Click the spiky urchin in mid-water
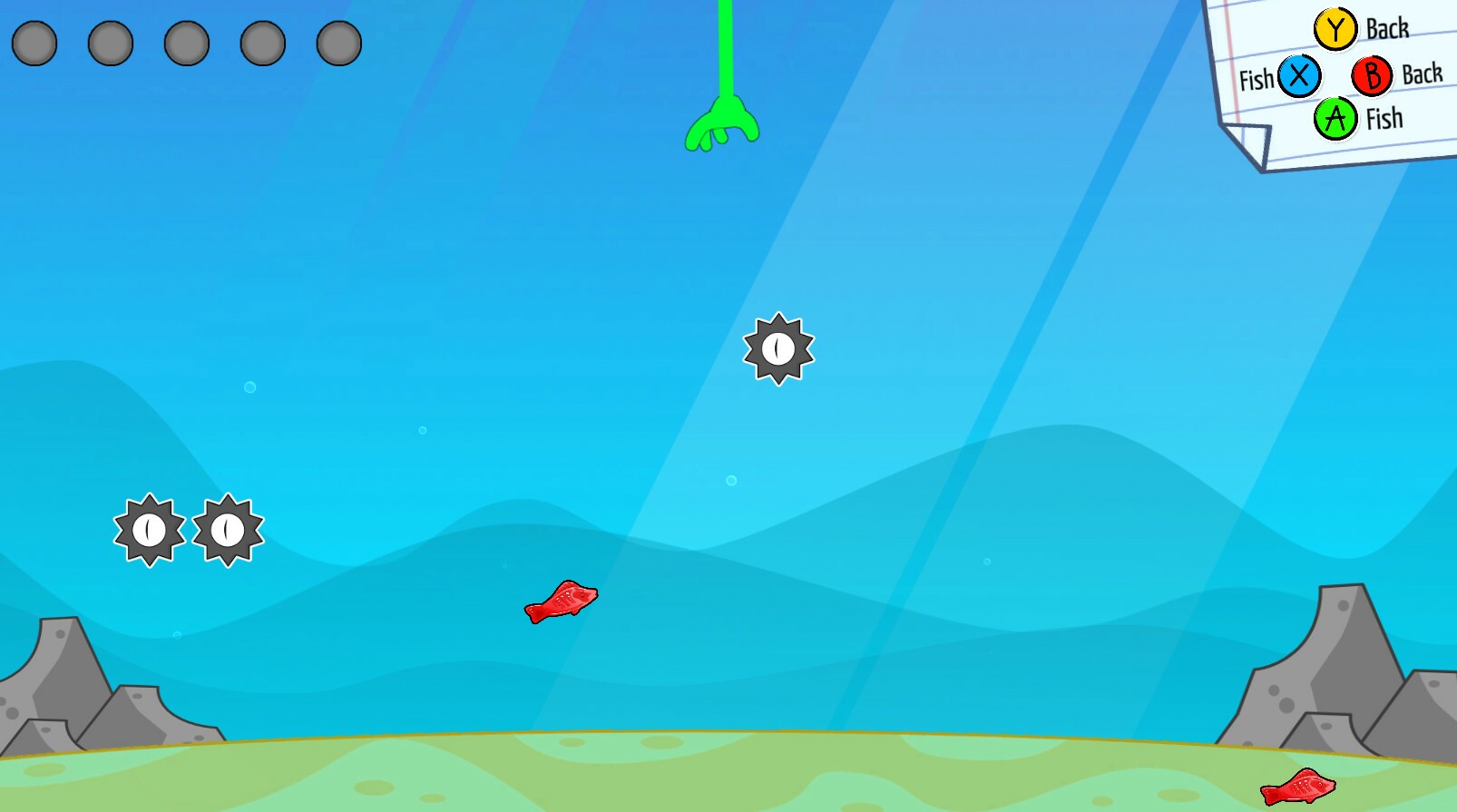Screen dimensions: 1457x812 [x=777, y=349]
